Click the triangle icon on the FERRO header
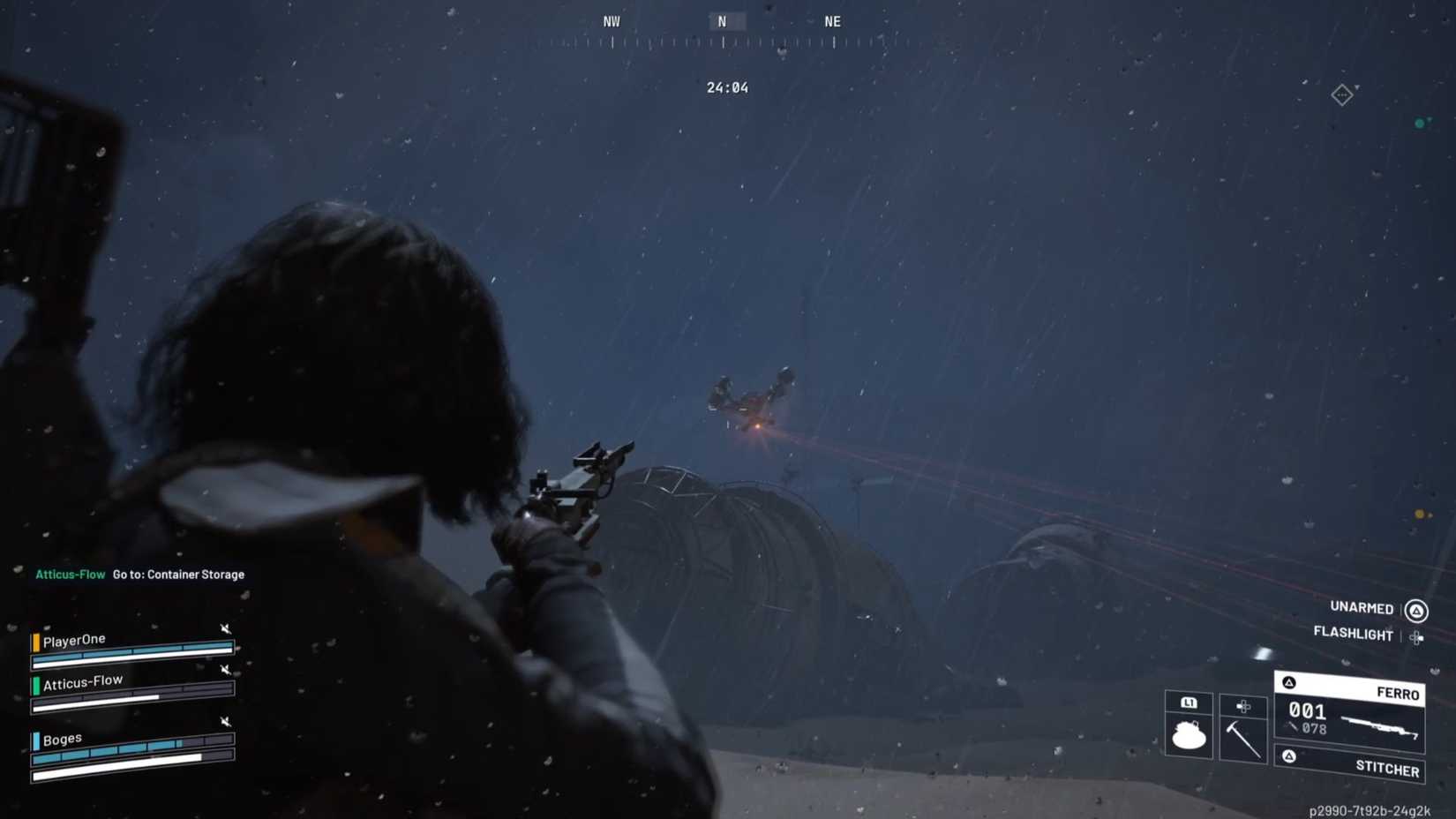Screen dimensions: 1456x819 [x=1289, y=682]
